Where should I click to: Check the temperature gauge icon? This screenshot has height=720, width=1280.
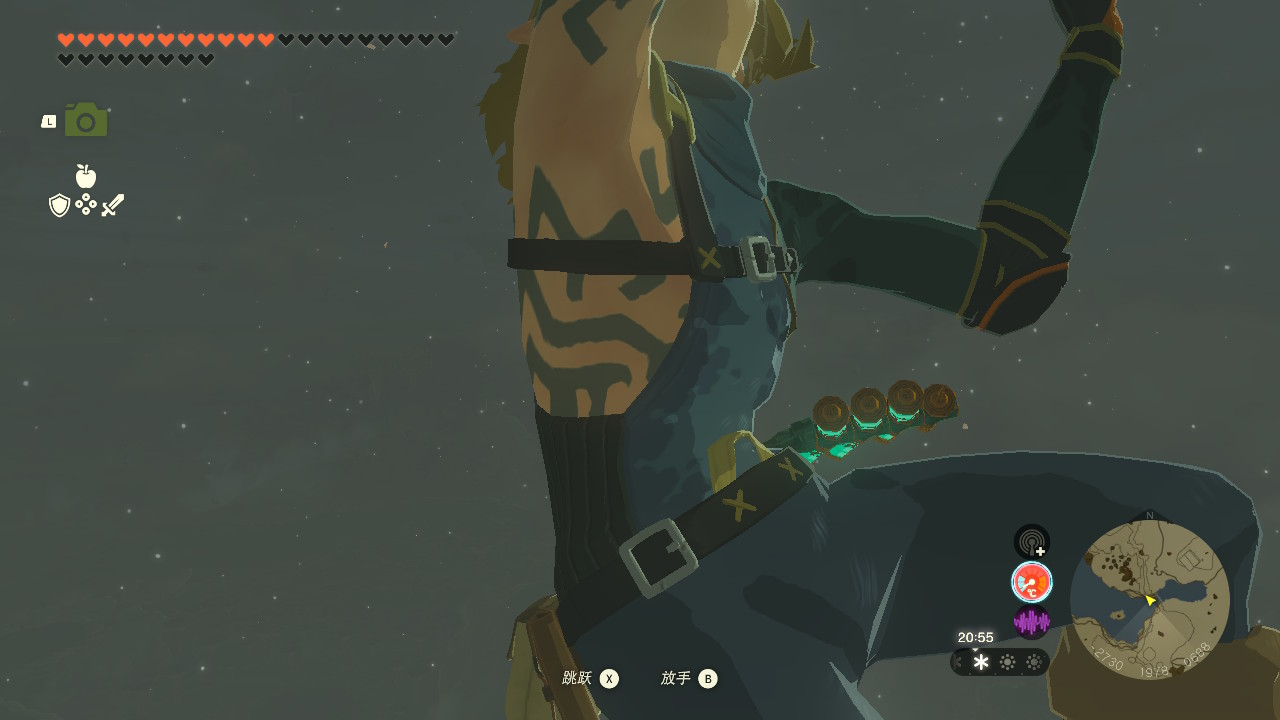(x=1032, y=582)
